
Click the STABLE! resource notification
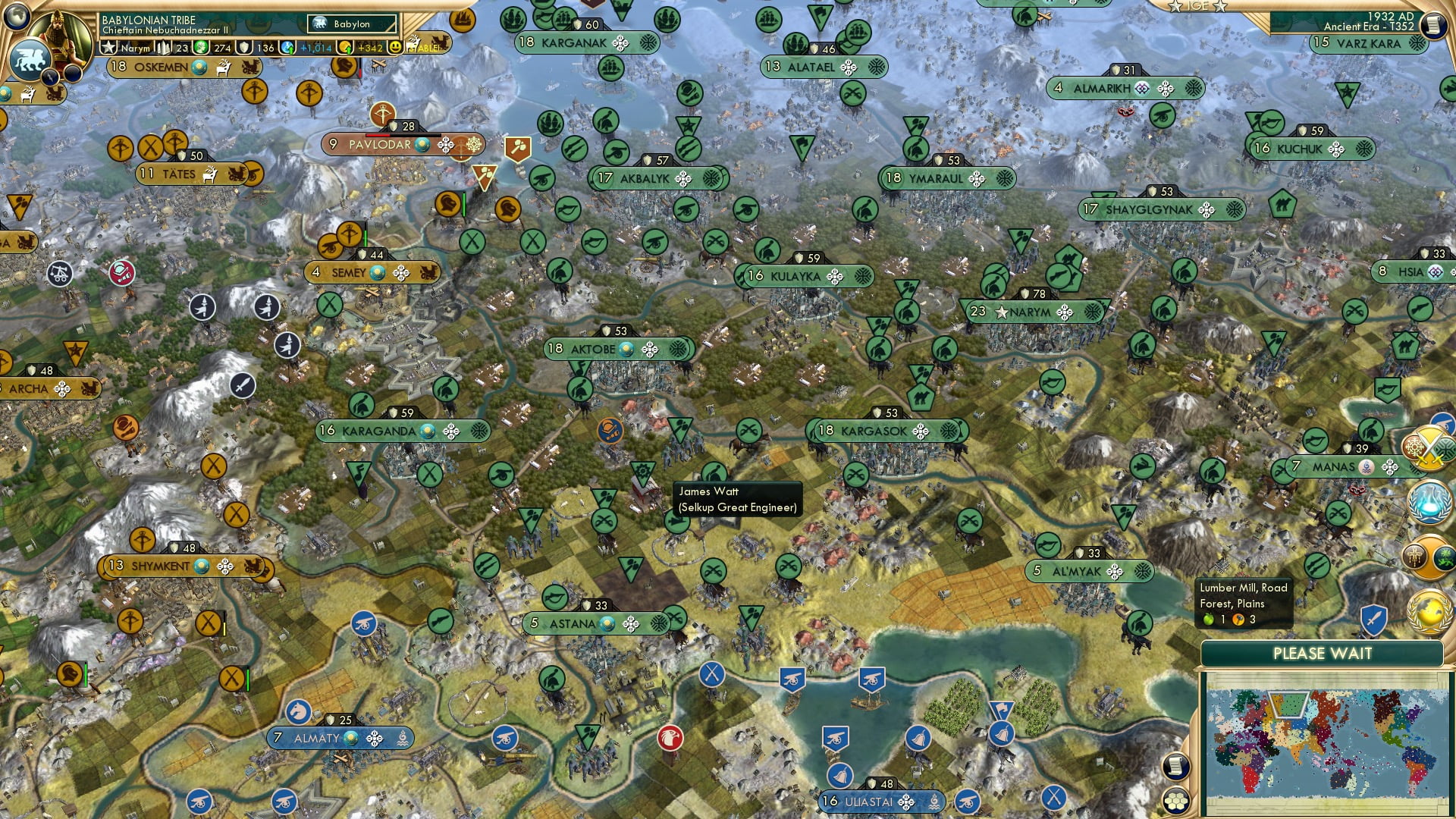tap(426, 48)
